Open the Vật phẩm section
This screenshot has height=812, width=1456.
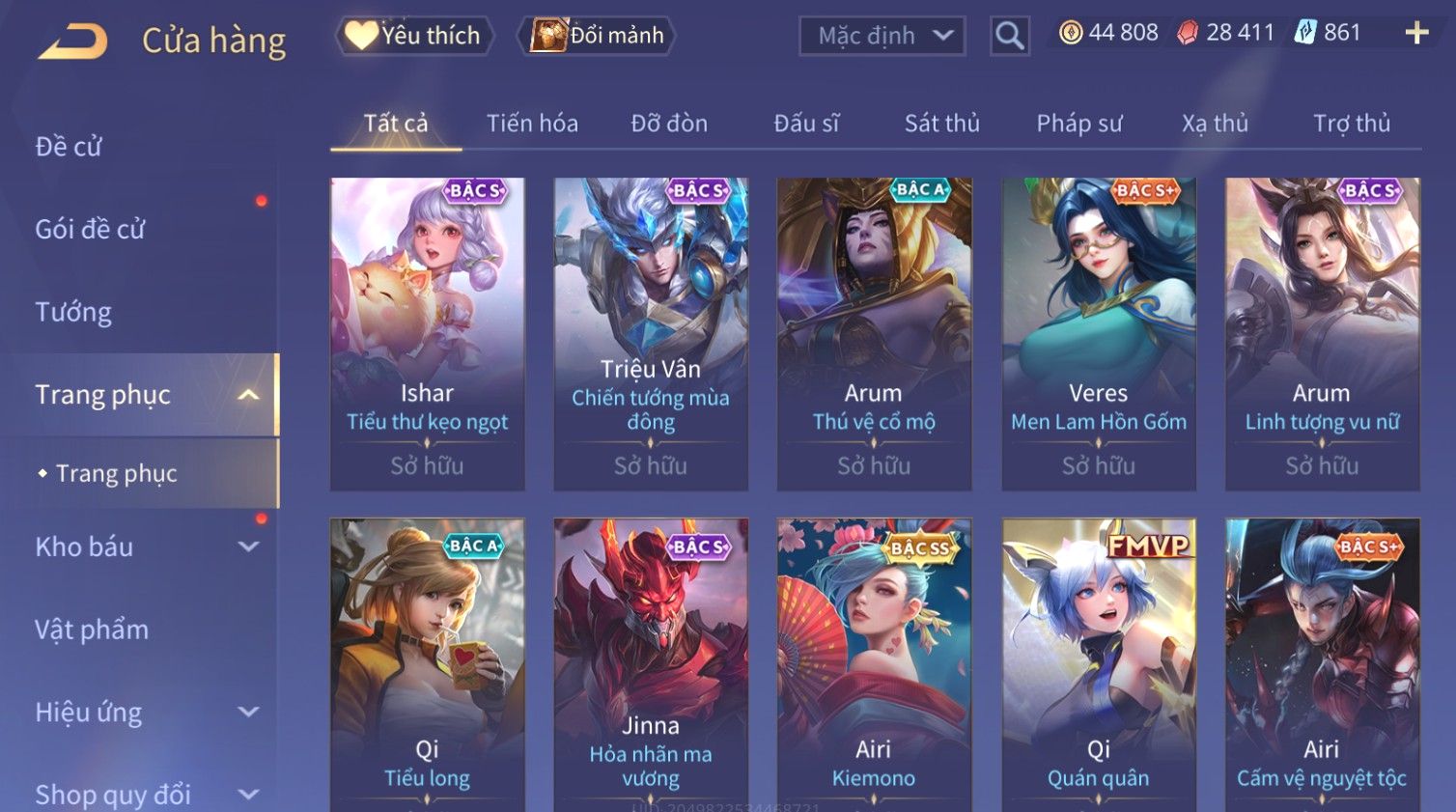click(92, 630)
